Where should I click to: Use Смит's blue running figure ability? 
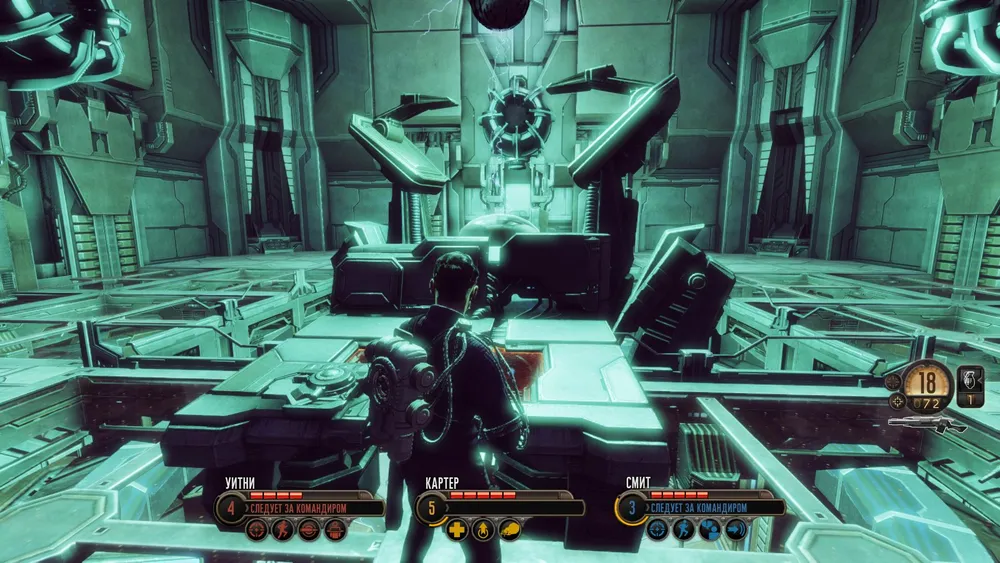683,530
